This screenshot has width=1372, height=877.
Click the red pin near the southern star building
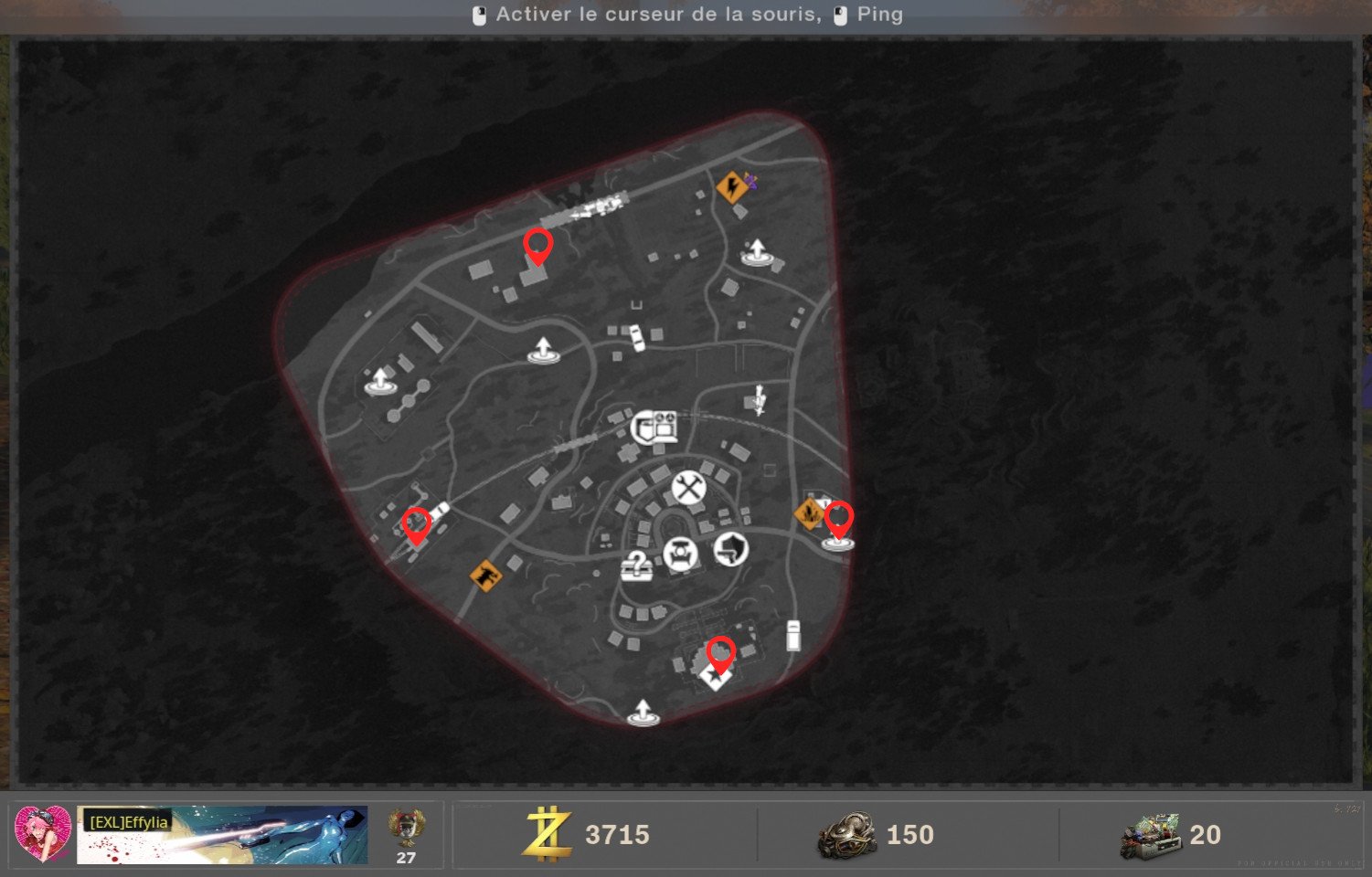(x=721, y=650)
